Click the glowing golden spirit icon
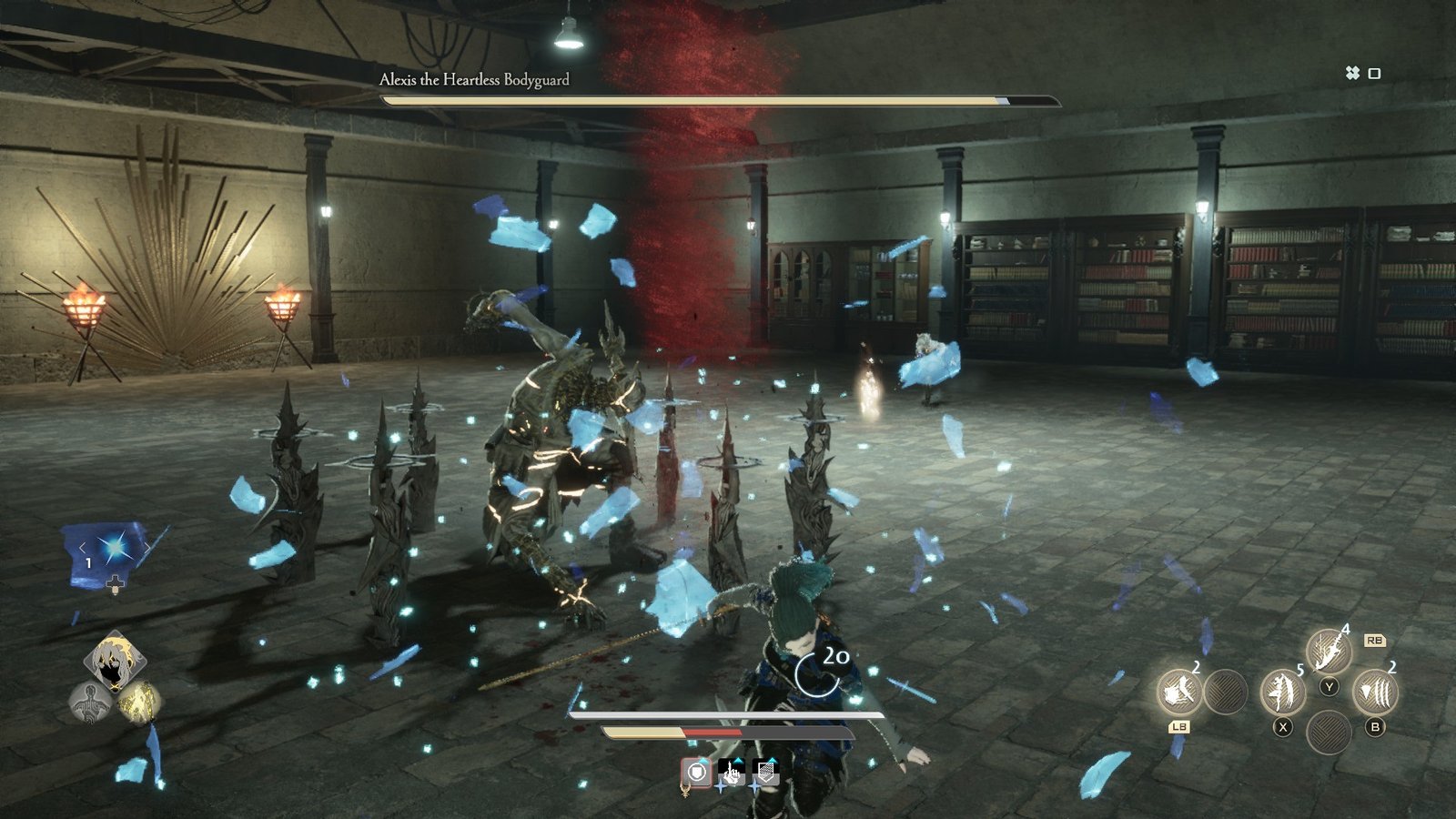Viewport: 1456px width, 819px height. pos(138,701)
